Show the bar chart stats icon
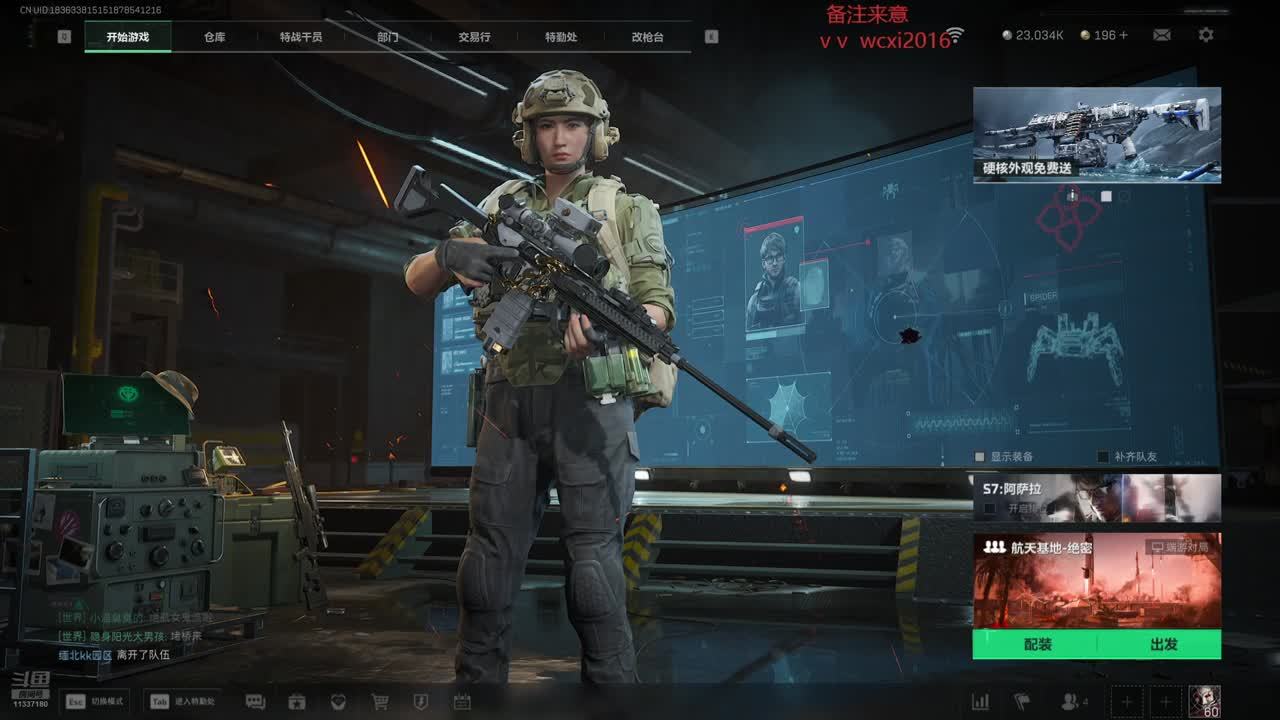Screen dimensions: 1280x720 coord(980,702)
